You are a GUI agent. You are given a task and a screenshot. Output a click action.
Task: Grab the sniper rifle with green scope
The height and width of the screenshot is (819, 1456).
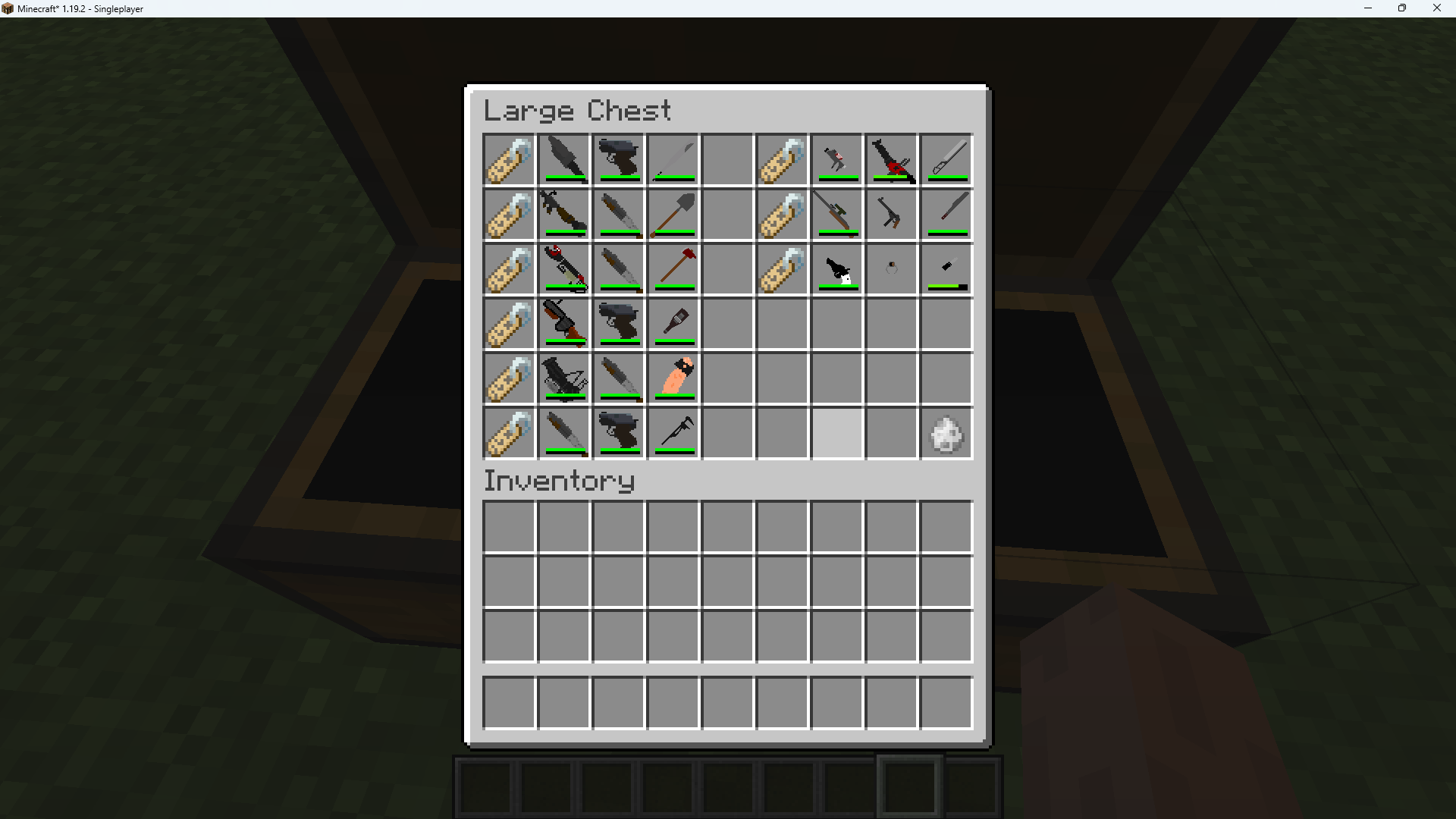pyautogui.click(x=836, y=215)
